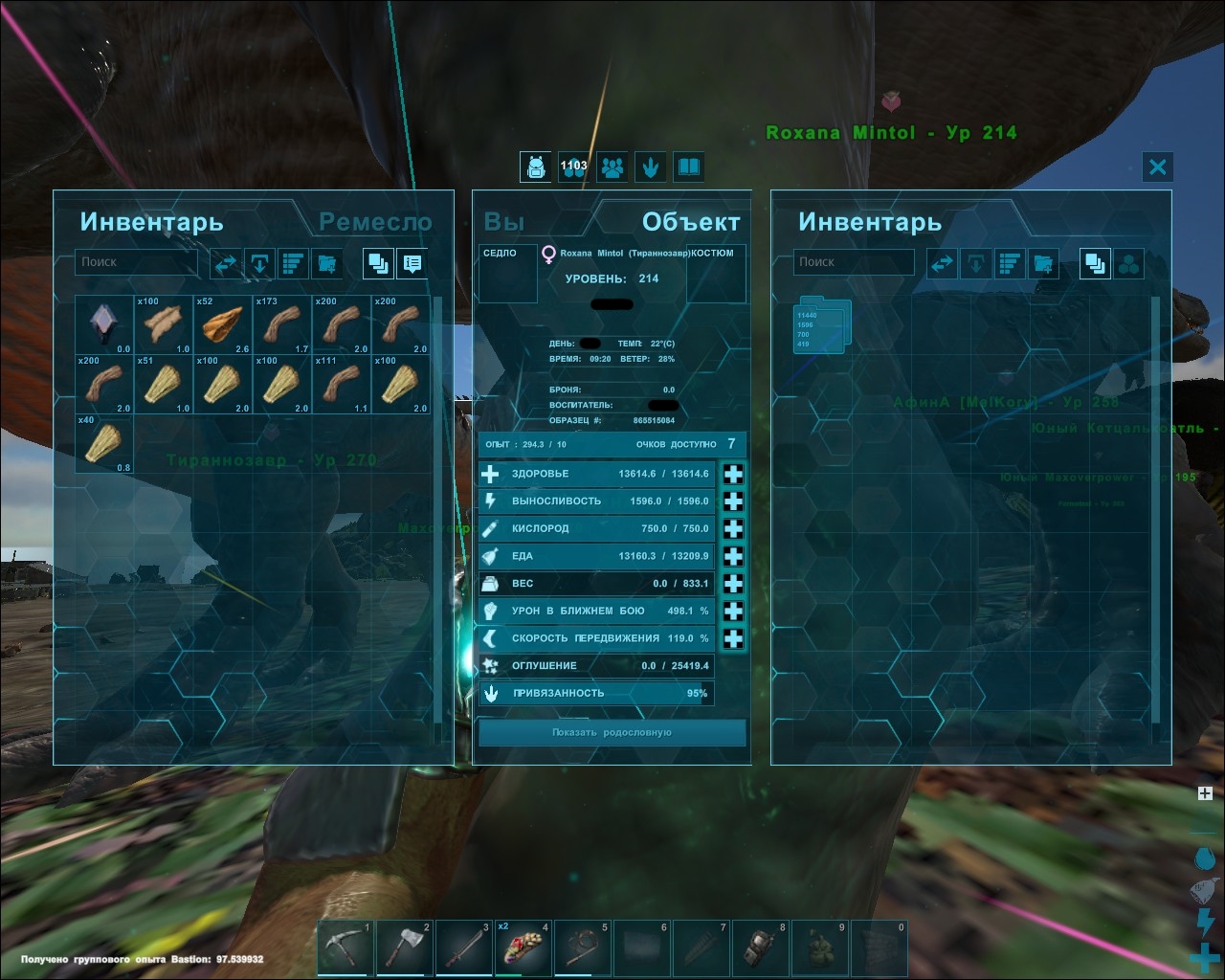
Task: Click the ПРИВЯЗАННОСТЬ 95% bar
Action: 596,693
